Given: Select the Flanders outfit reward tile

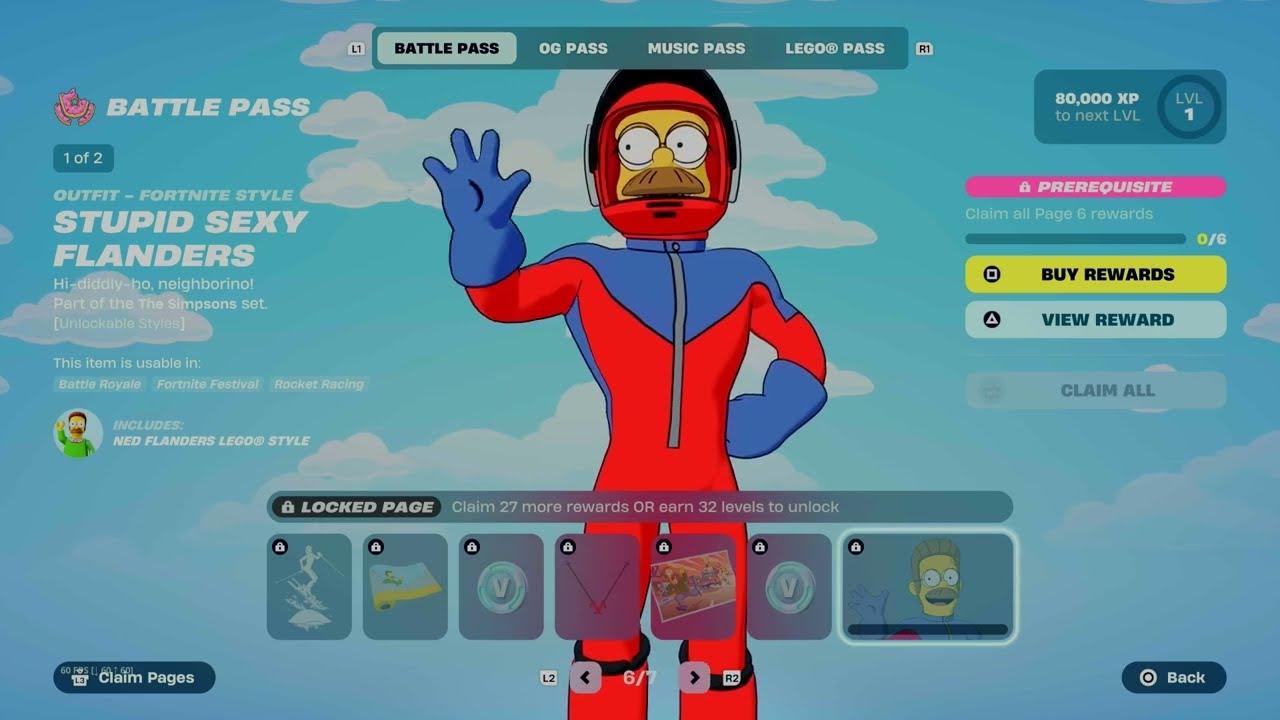Looking at the screenshot, I should tap(928, 586).
